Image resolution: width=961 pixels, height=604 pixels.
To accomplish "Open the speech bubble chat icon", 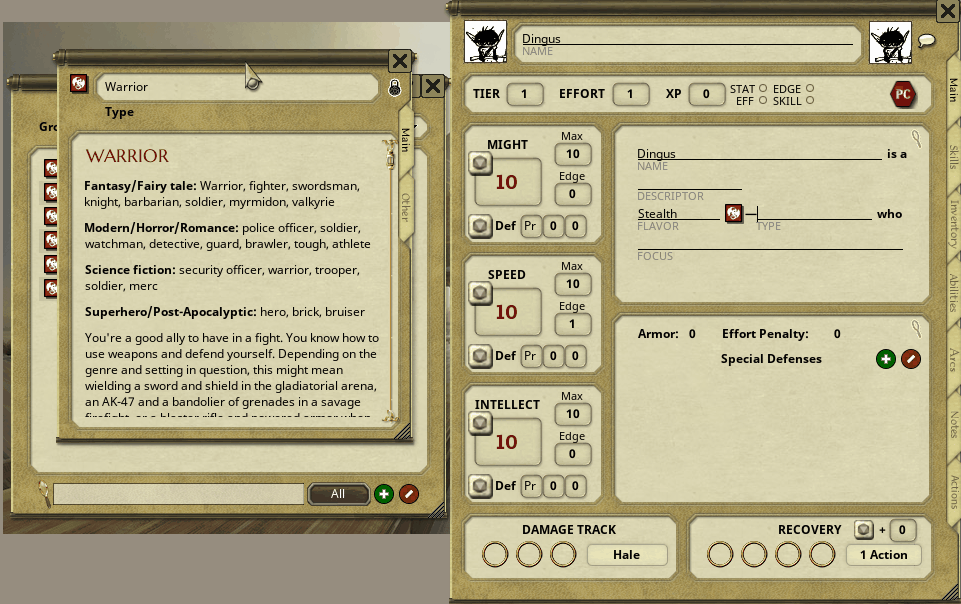I will pyautogui.click(x=926, y=41).
